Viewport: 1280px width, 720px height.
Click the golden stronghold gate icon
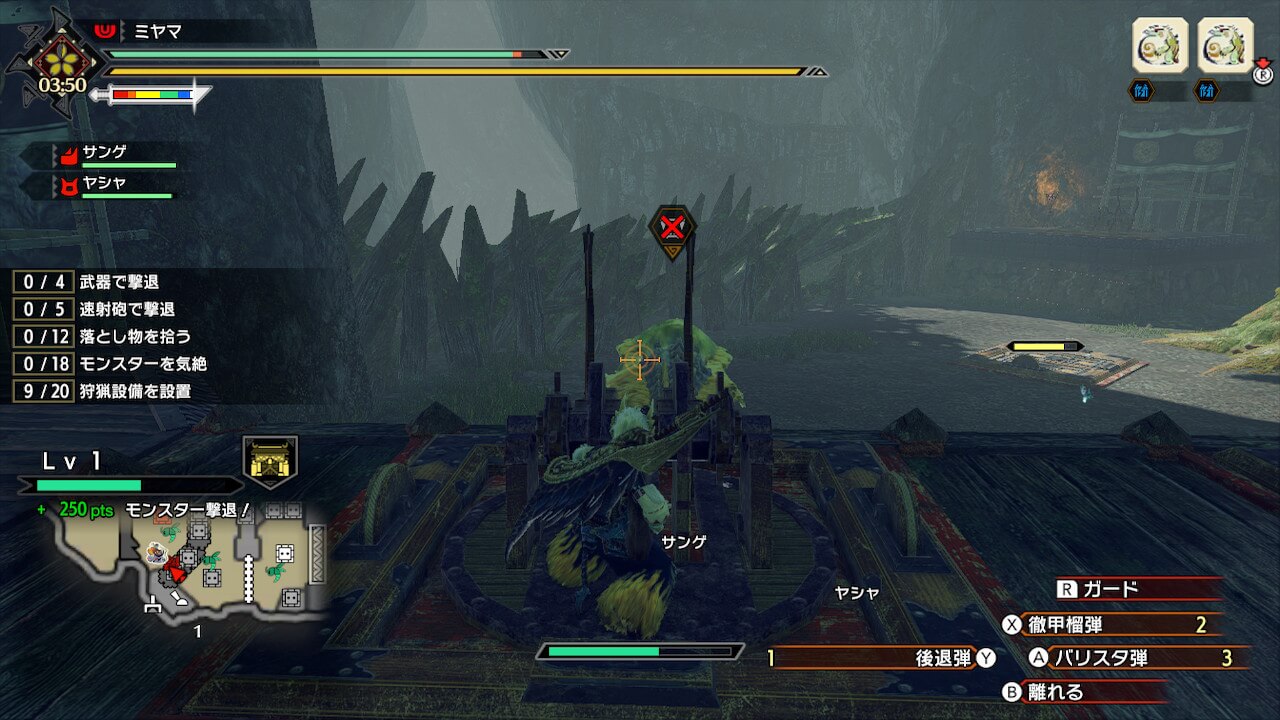(x=271, y=461)
